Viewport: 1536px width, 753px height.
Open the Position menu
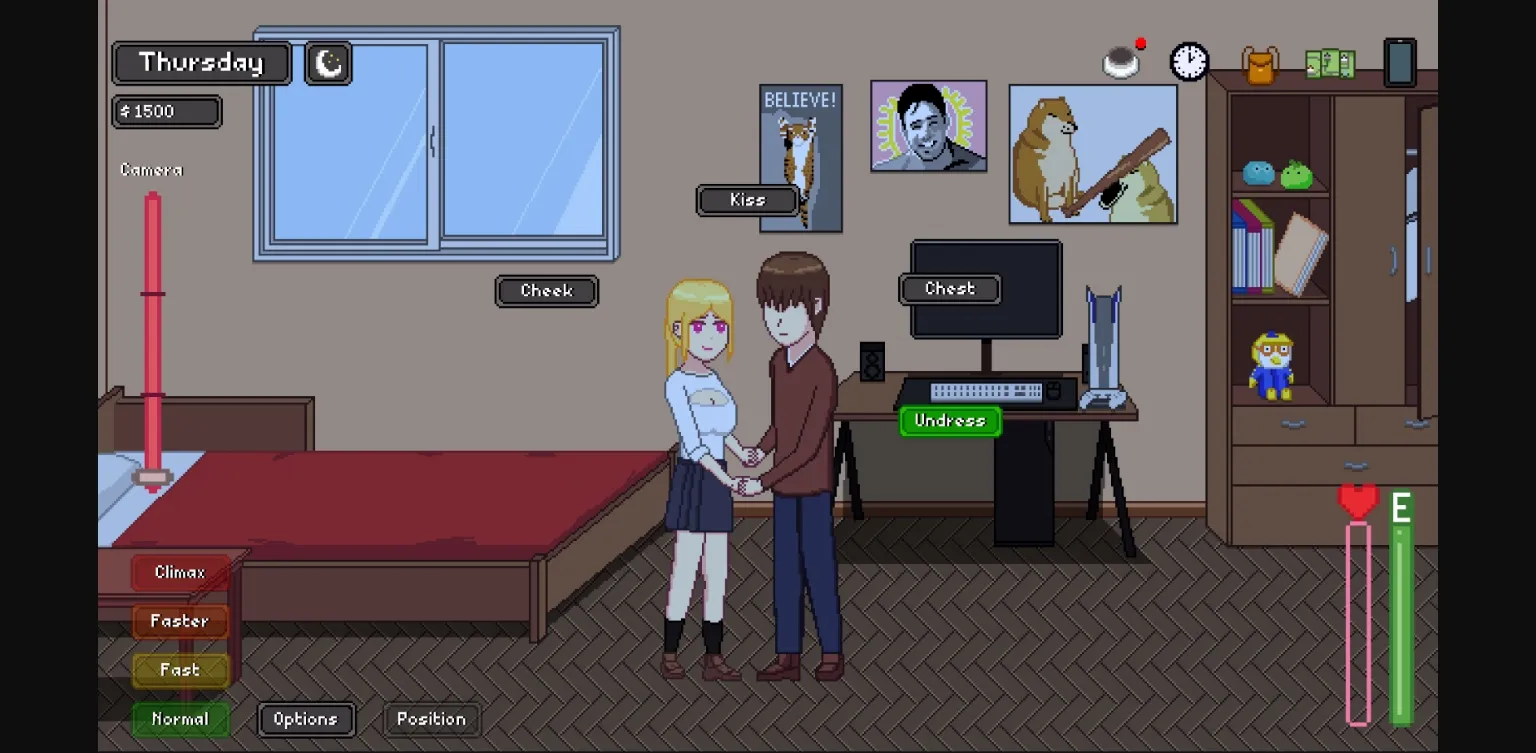pos(431,718)
